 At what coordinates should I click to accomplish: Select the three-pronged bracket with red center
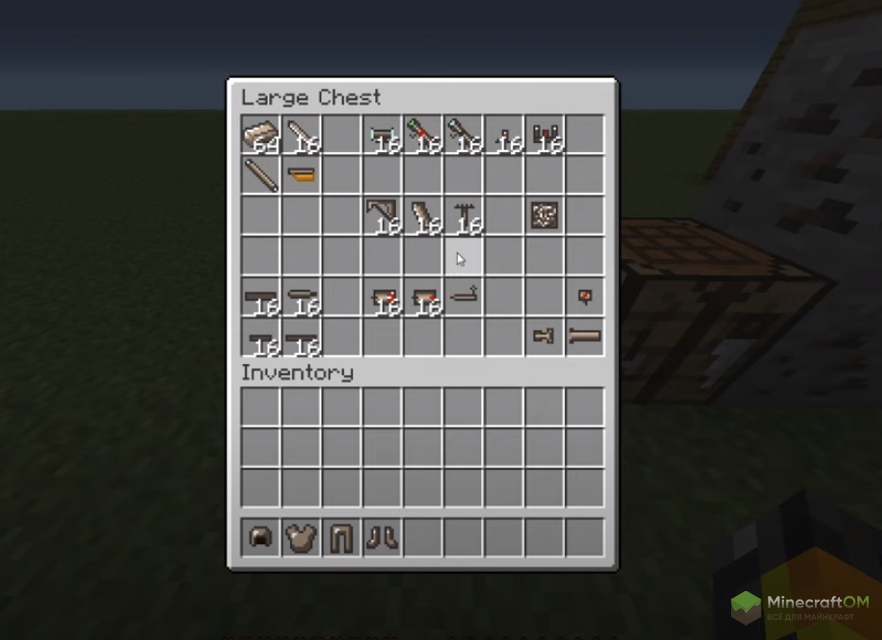point(544,135)
